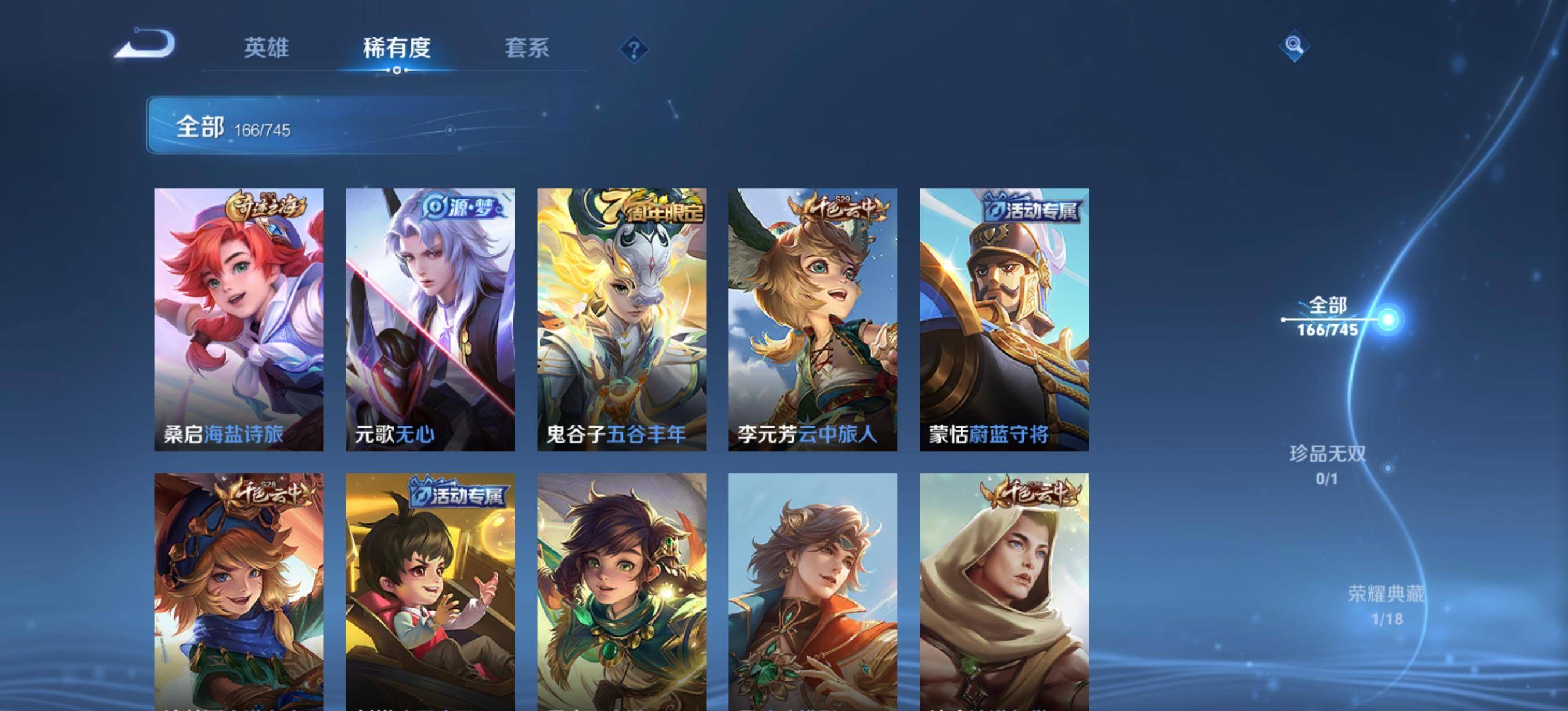This screenshot has width=1568, height=711.
Task: Open the 套系 tab
Action: [527, 48]
